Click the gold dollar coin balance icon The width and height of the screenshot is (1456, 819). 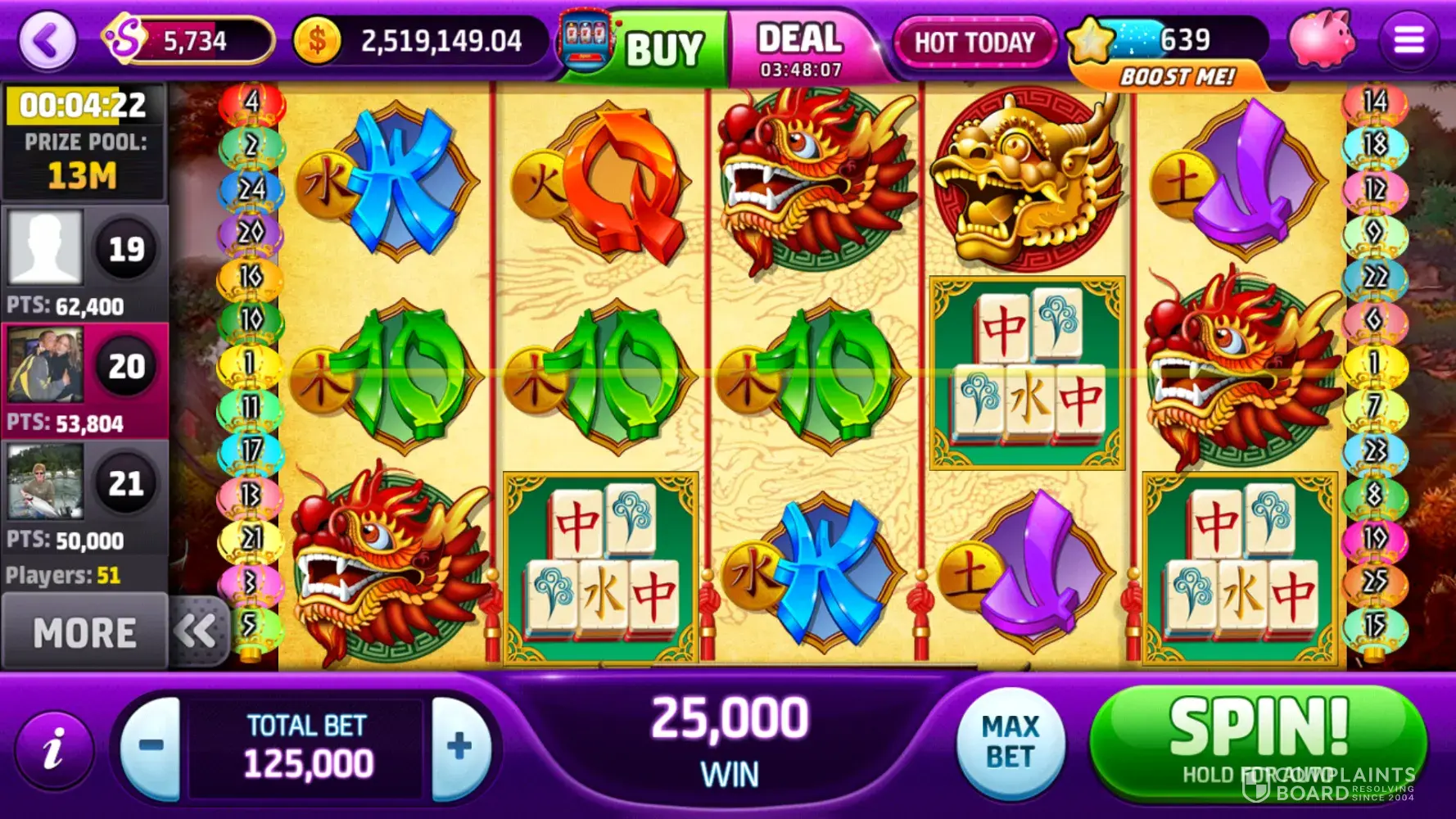pyautogui.click(x=317, y=40)
